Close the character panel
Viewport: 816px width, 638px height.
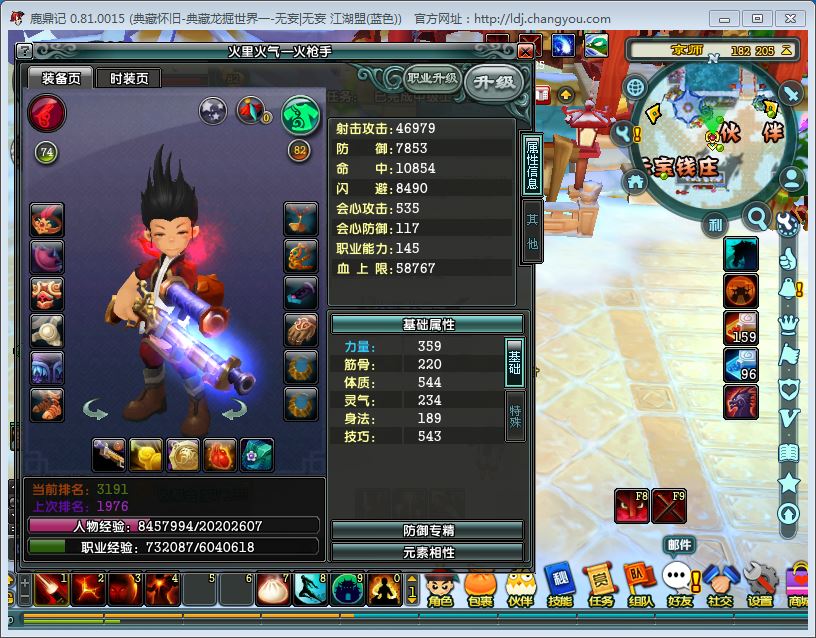(526, 51)
